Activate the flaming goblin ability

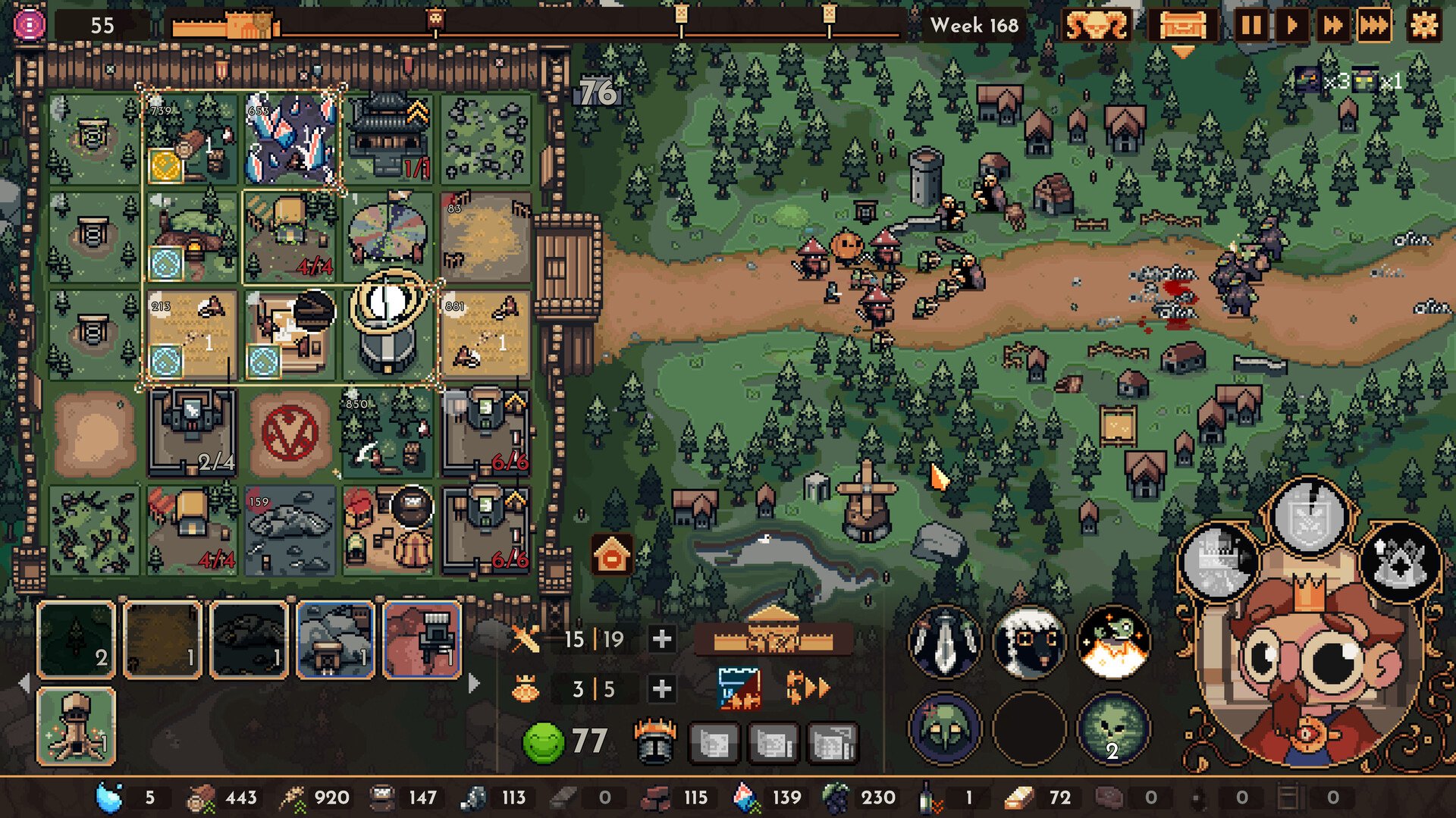1113,641
